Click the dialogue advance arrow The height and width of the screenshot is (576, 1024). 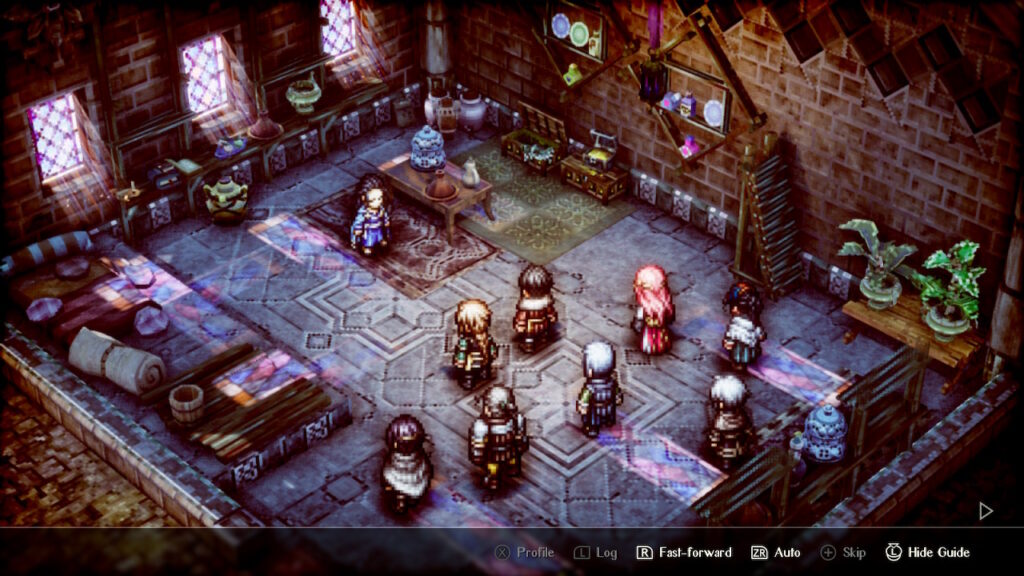click(985, 511)
